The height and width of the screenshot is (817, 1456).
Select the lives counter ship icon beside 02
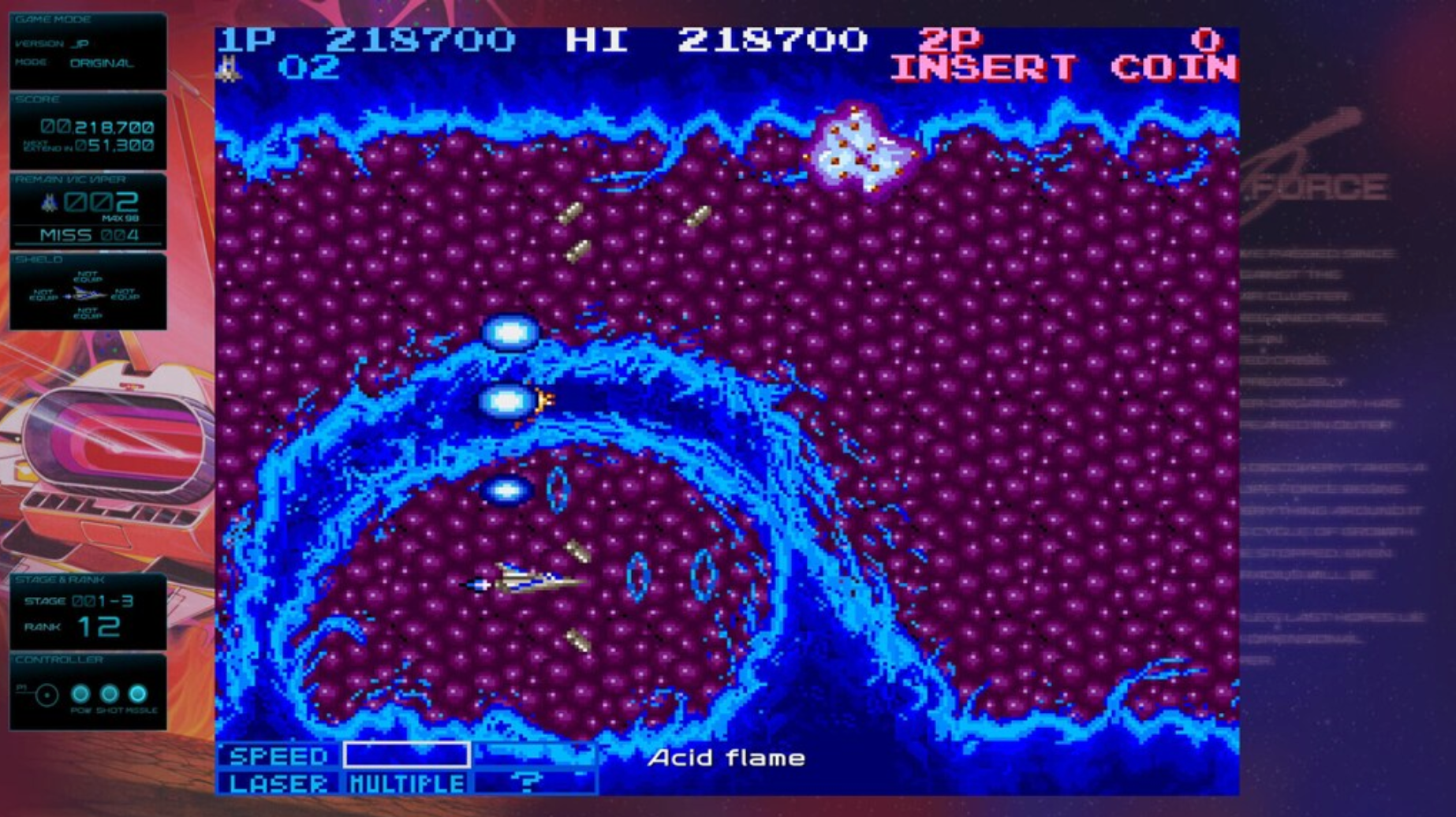click(230, 69)
